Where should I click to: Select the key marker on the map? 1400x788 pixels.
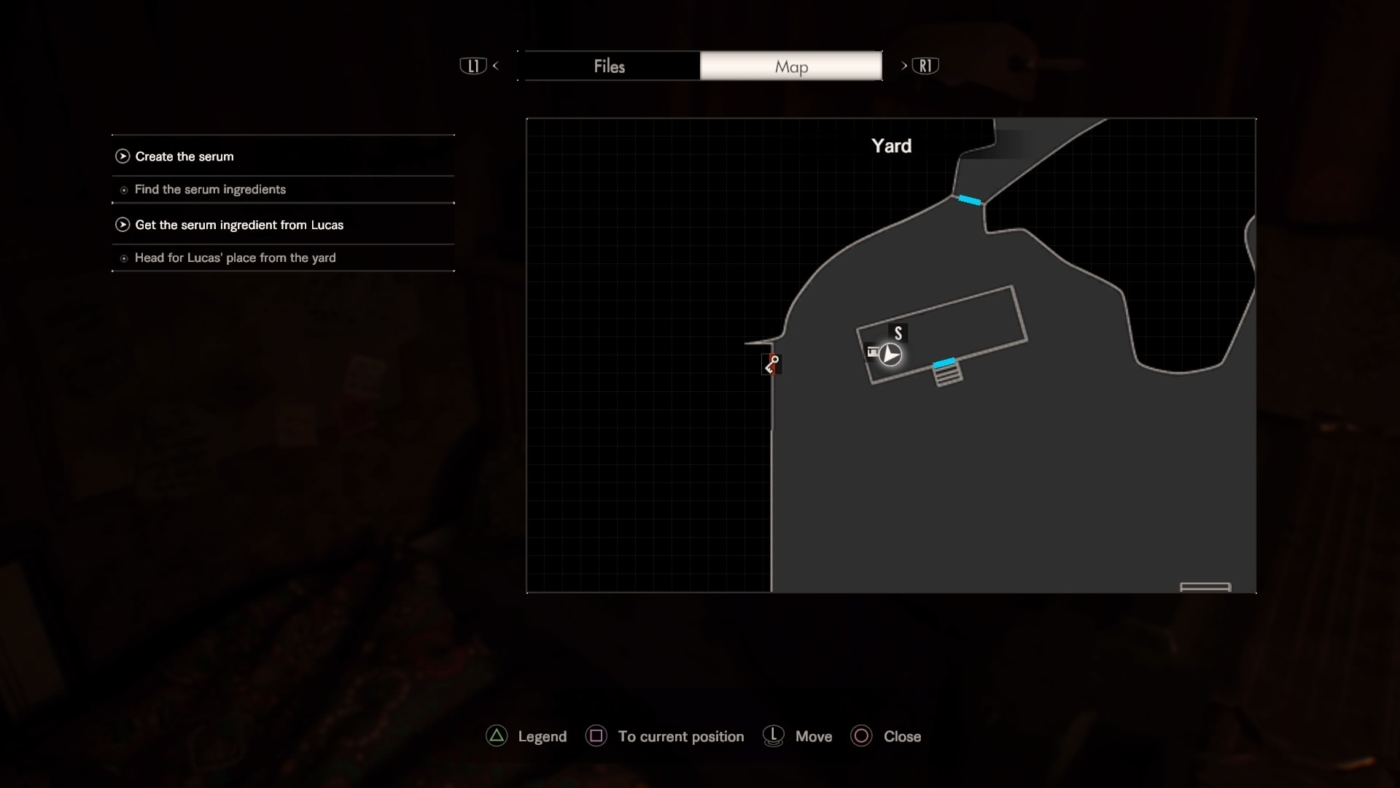pos(771,365)
